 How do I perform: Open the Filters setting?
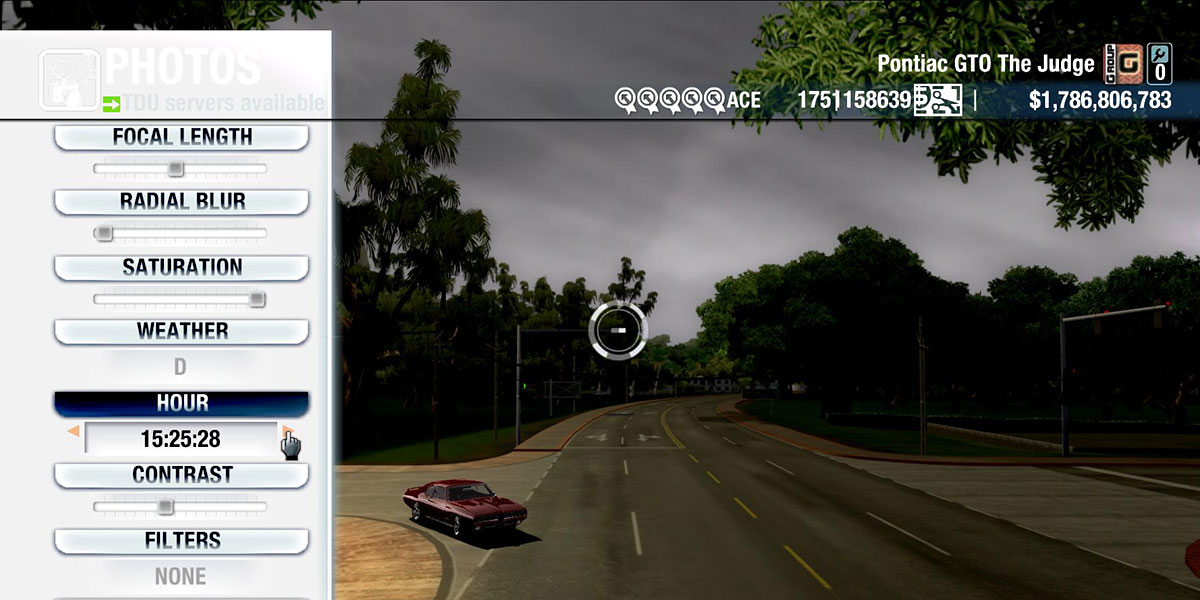[181, 541]
